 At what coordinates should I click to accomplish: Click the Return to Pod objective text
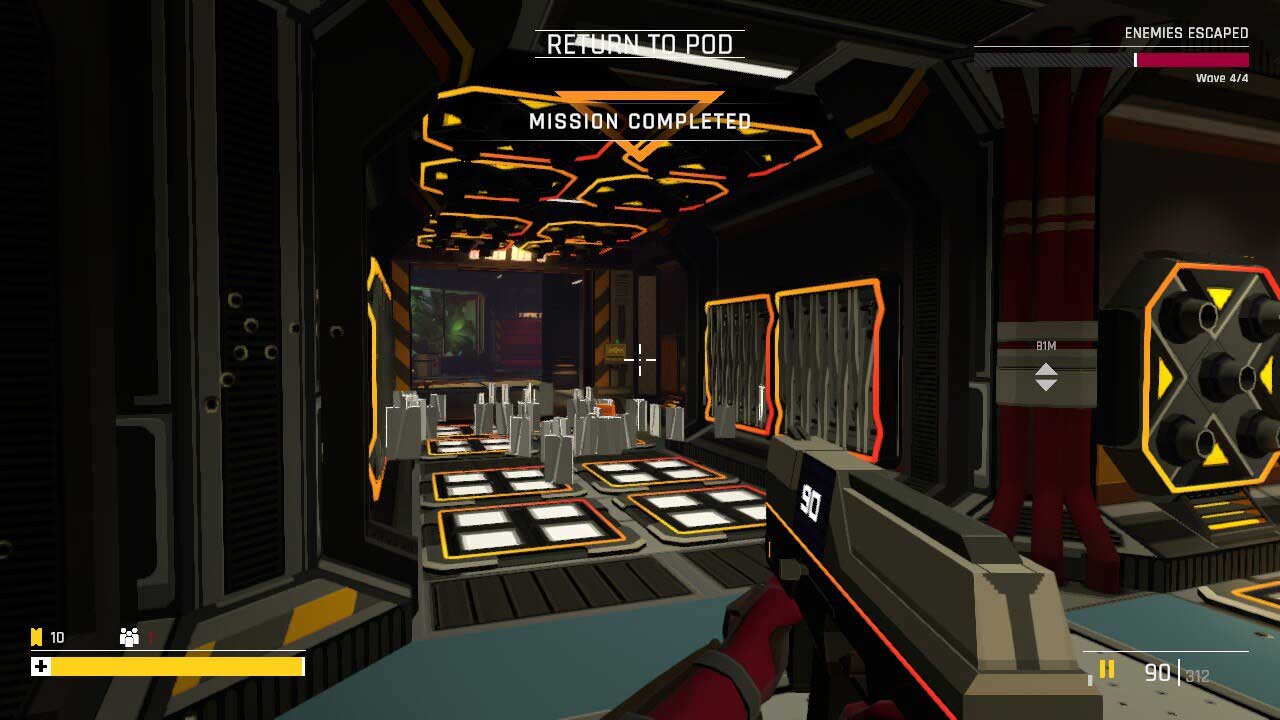640,44
